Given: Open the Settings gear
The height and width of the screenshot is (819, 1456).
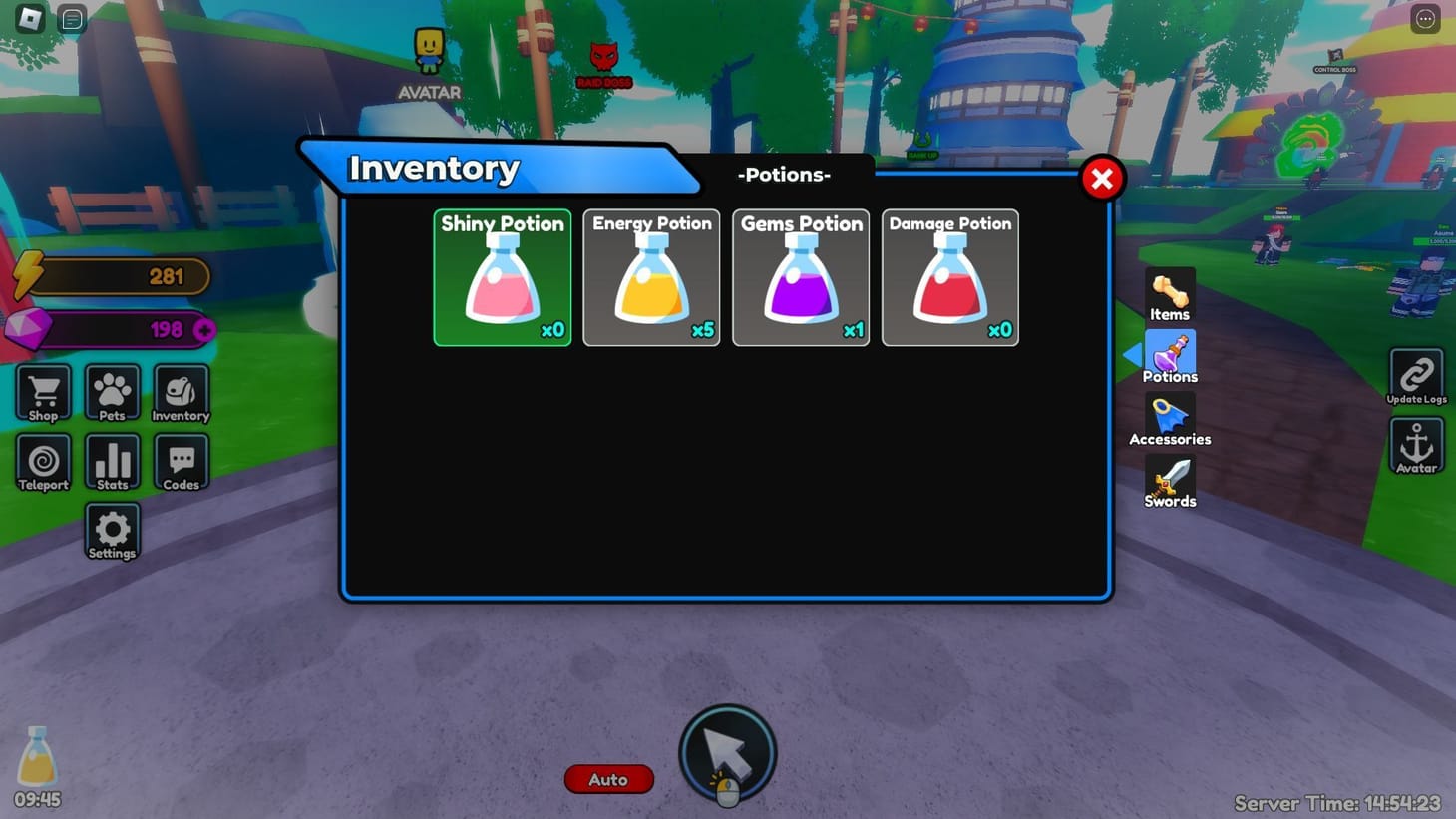Looking at the screenshot, I should [x=111, y=532].
